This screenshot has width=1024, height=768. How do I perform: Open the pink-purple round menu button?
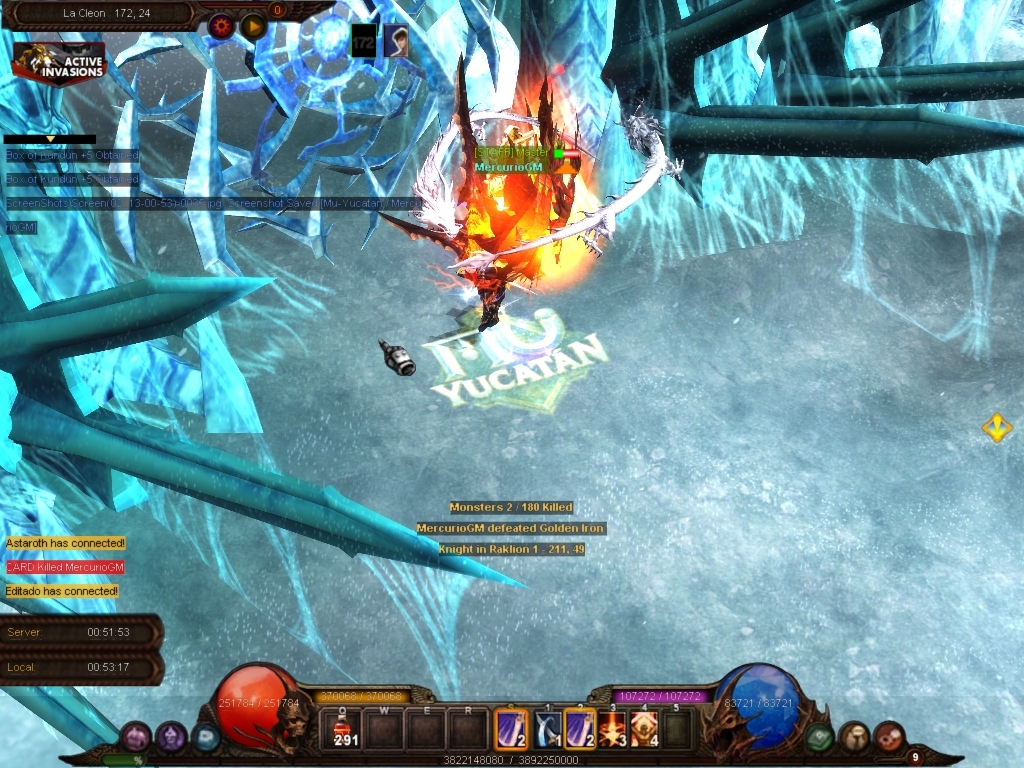137,738
